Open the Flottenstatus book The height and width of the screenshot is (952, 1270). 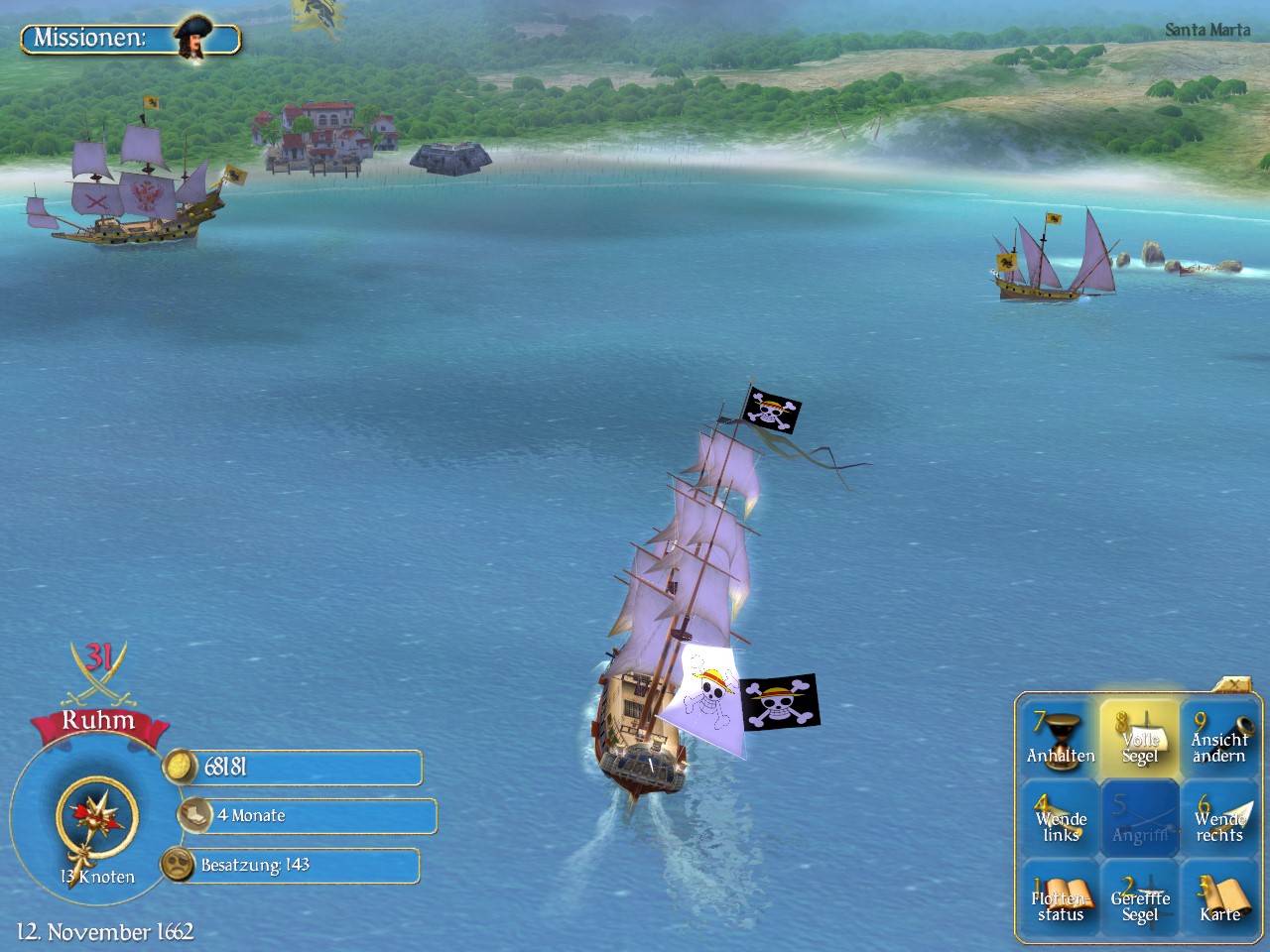[1061, 899]
